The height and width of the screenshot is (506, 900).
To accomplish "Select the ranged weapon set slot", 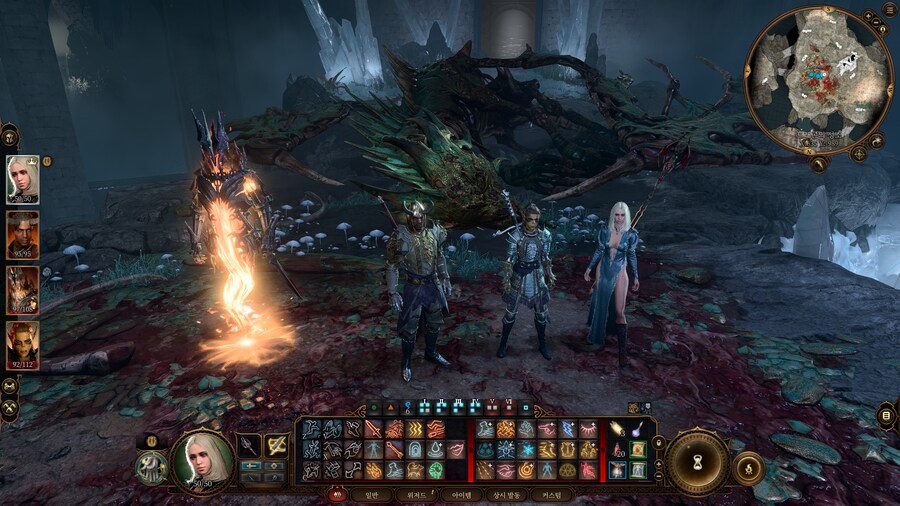I will (x=276, y=446).
